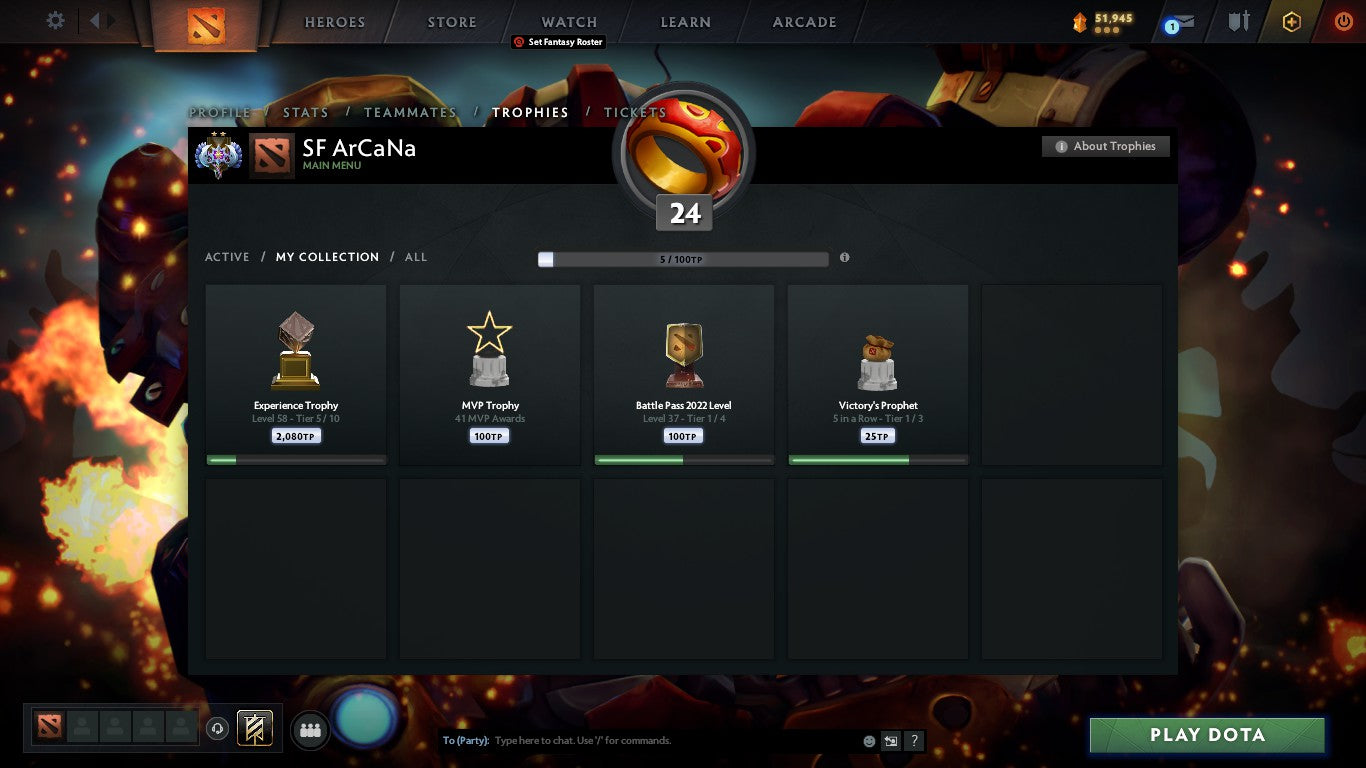Open the Armory with the shield-and-sword icon
1366x768 pixels.
click(1237, 21)
